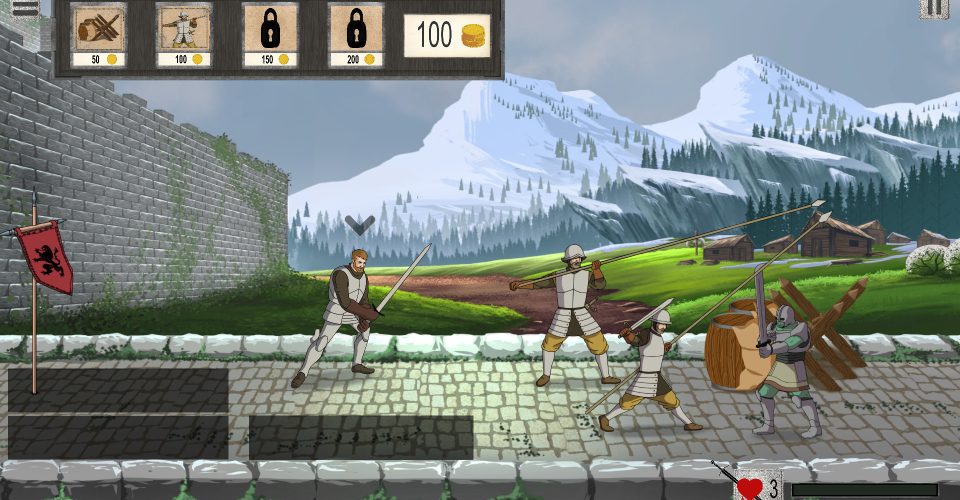This screenshot has width=960, height=500.
Task: Recruit the pikeman unit for 100 gold
Action: pyautogui.click(x=184, y=34)
